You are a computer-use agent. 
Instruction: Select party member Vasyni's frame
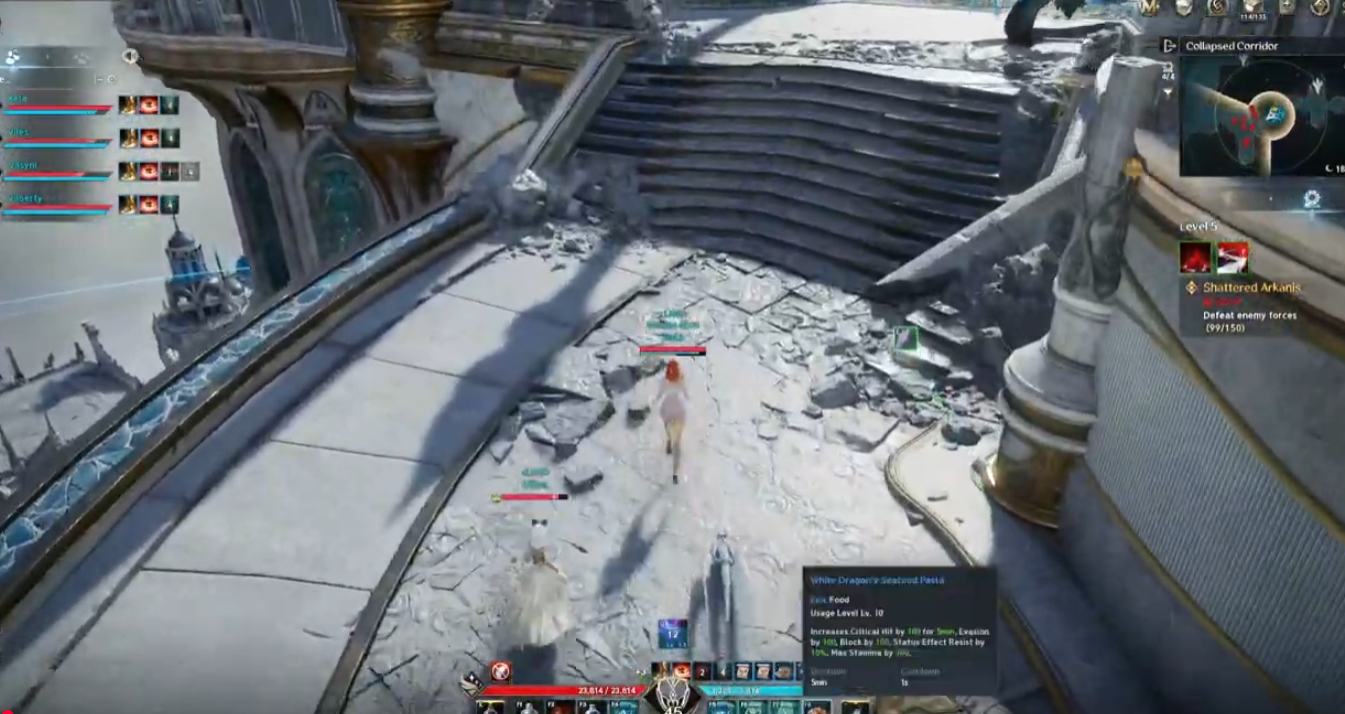click(57, 171)
